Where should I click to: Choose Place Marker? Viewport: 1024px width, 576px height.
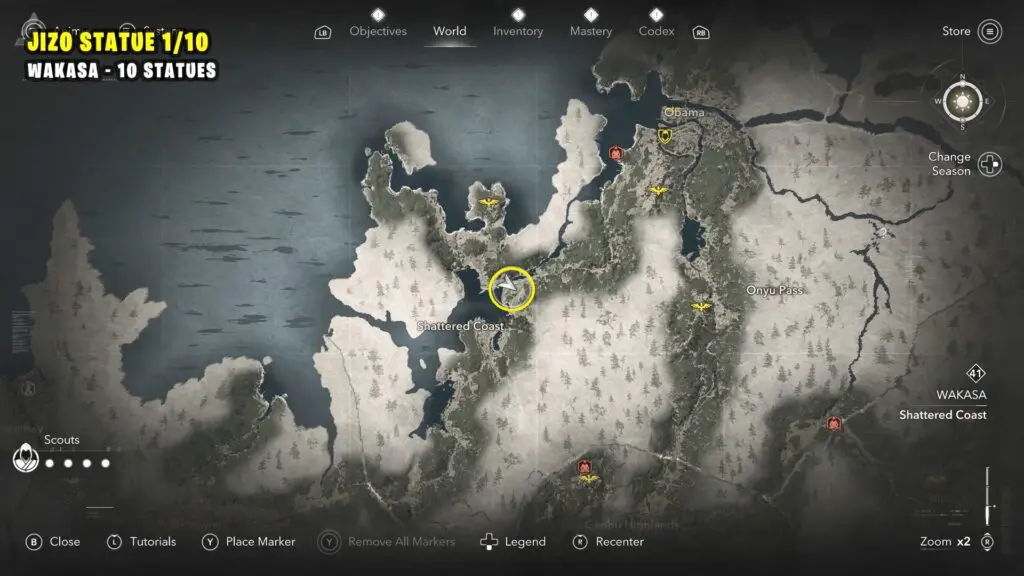pos(249,542)
